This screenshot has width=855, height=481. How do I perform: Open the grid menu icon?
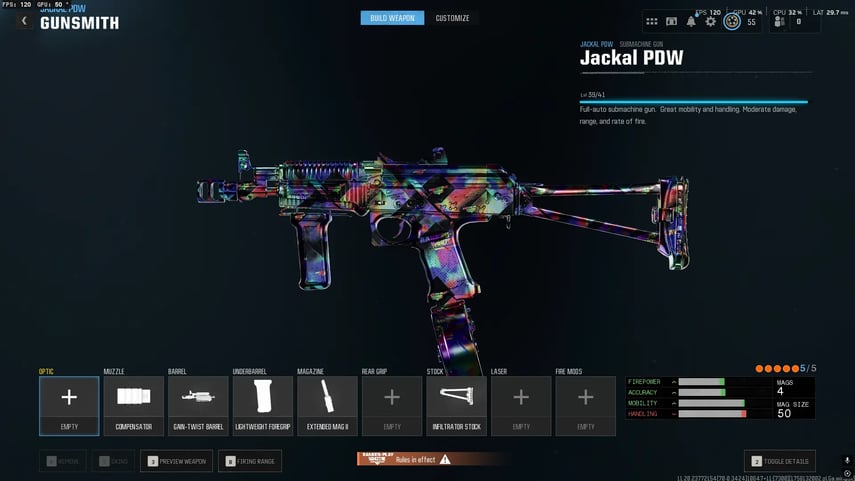(652, 21)
